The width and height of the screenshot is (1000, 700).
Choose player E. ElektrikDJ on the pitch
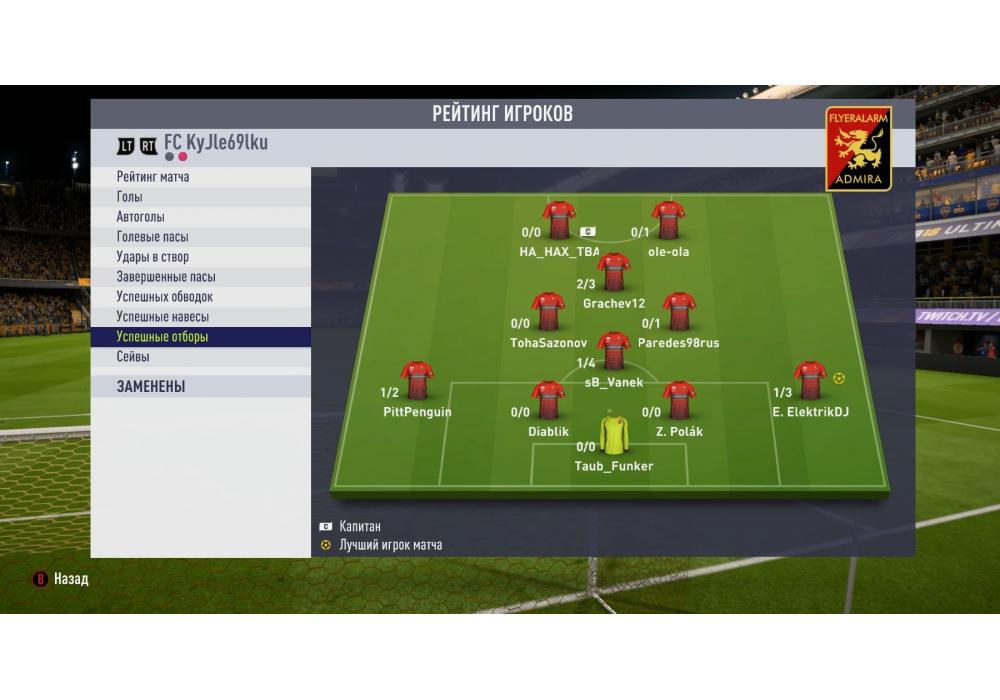(x=809, y=380)
